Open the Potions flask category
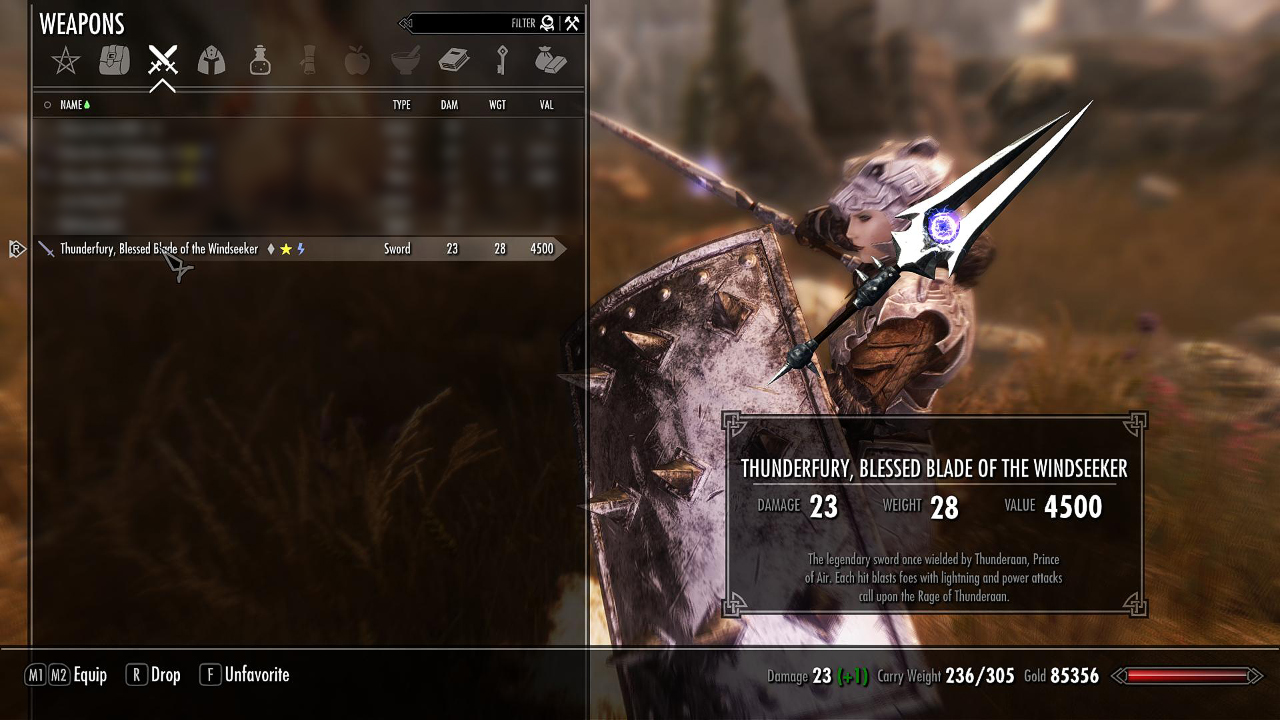This screenshot has width=1280, height=720. (260, 62)
